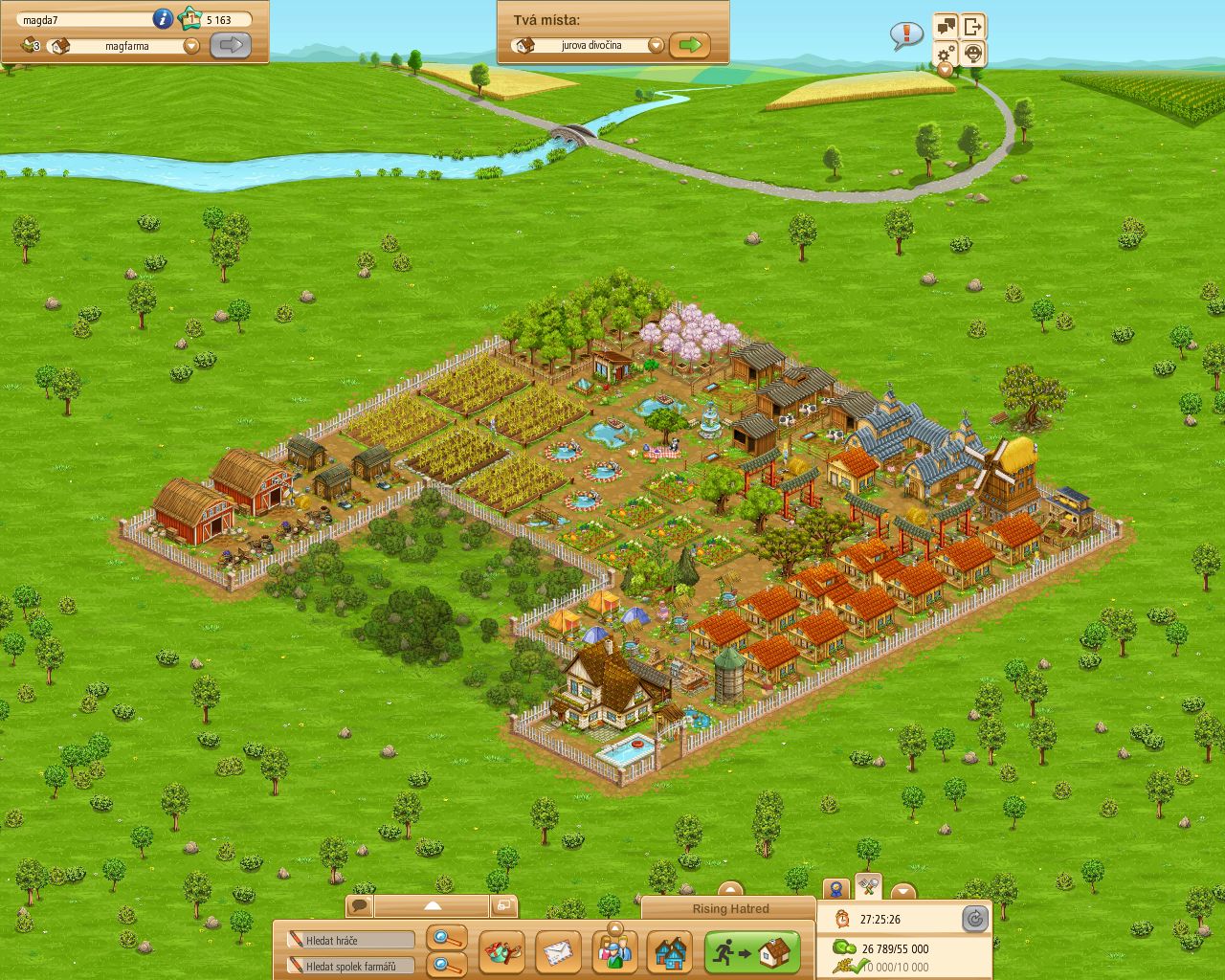This screenshot has width=1225, height=980.
Task: Click the logout icon
Action: click(x=973, y=26)
